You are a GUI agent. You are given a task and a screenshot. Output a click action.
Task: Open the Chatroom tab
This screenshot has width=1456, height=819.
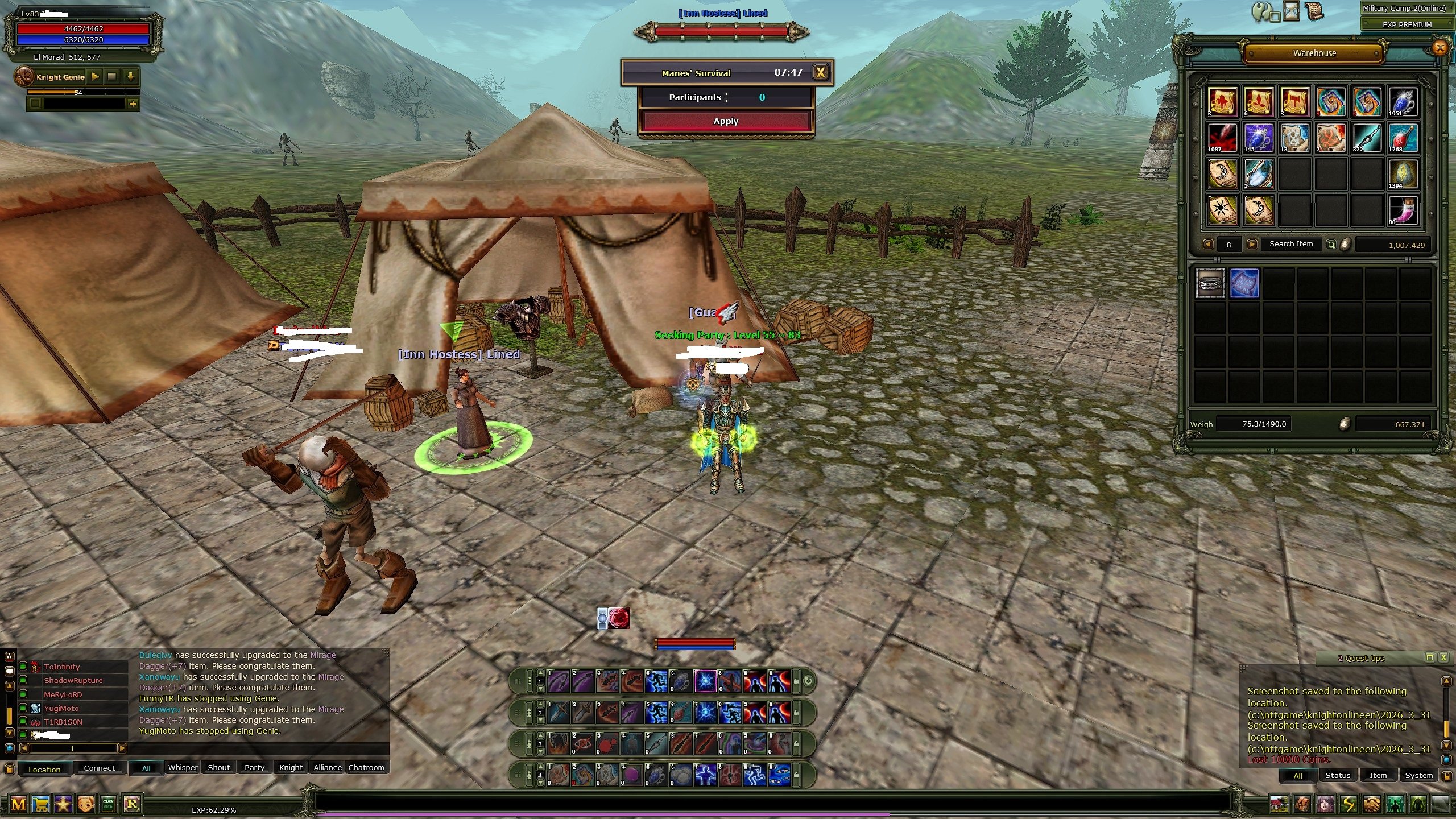[366, 768]
